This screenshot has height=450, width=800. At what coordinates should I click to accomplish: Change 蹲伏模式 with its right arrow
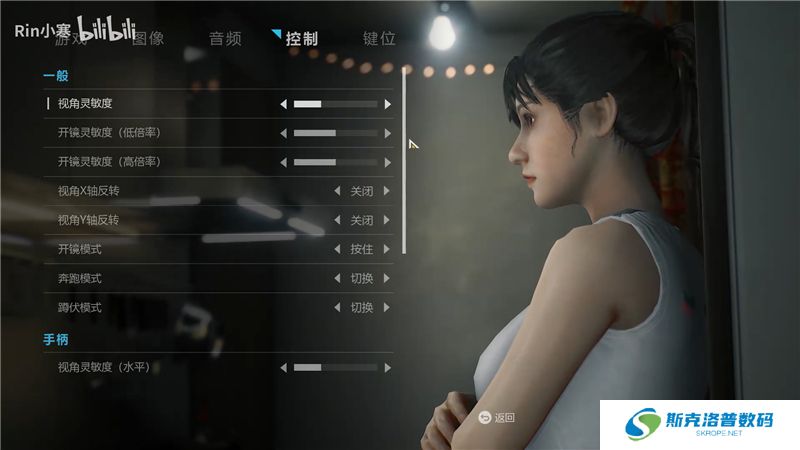(387, 307)
